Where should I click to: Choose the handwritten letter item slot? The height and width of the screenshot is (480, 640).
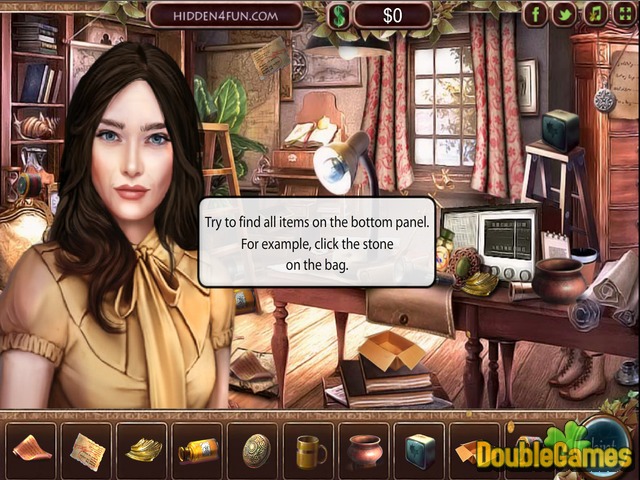click(x=86, y=447)
